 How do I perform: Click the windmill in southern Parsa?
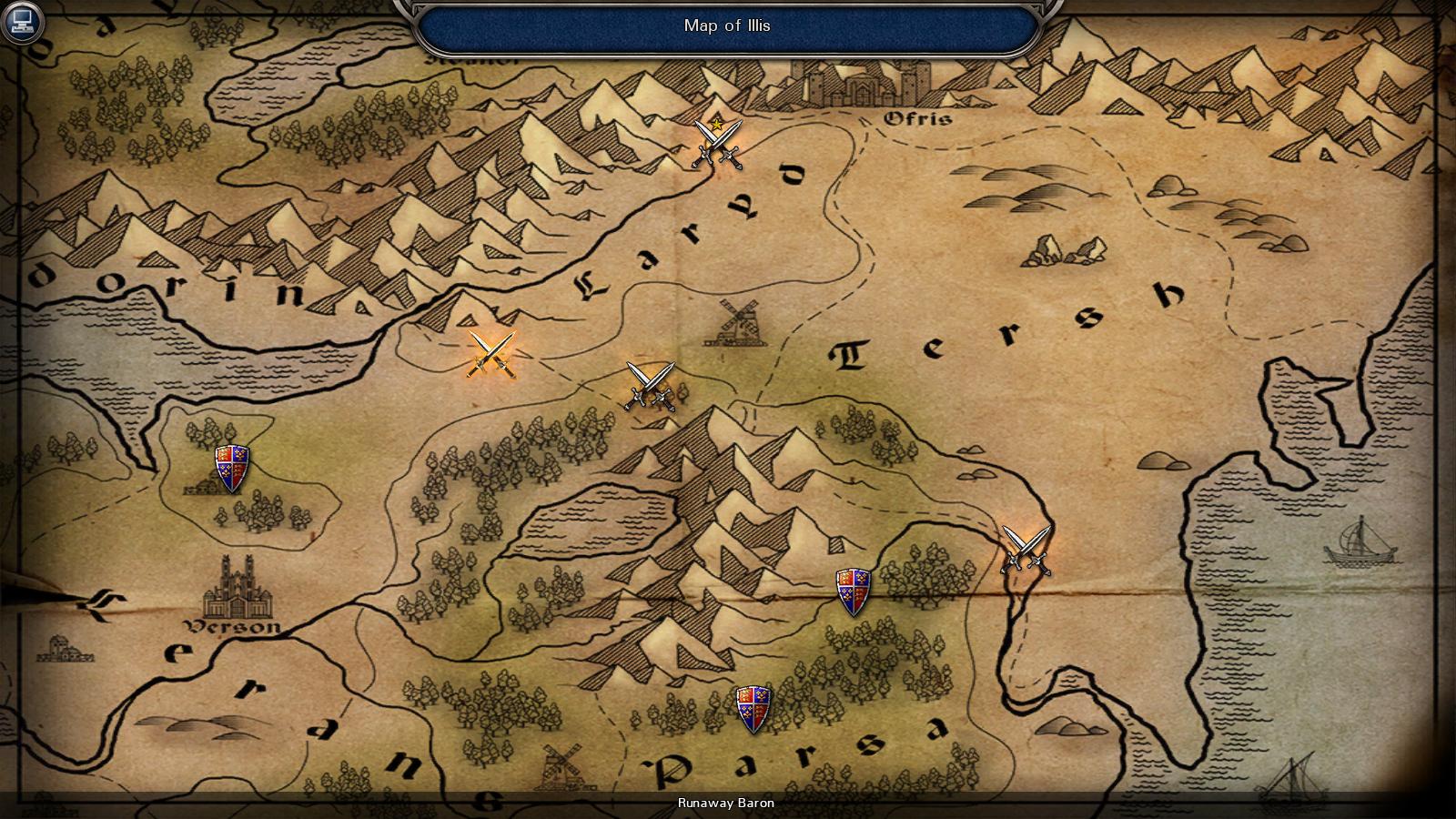pos(562,764)
